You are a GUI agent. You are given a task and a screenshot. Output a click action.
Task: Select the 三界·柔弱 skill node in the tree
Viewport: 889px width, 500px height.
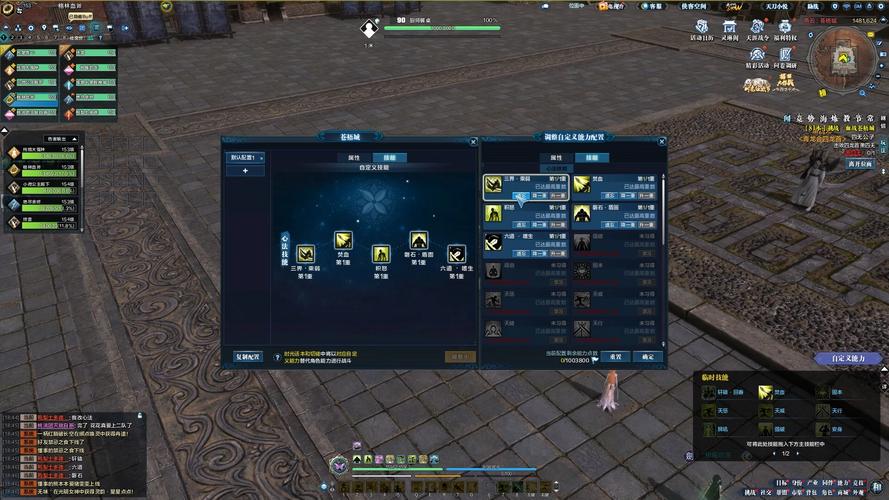click(x=306, y=254)
